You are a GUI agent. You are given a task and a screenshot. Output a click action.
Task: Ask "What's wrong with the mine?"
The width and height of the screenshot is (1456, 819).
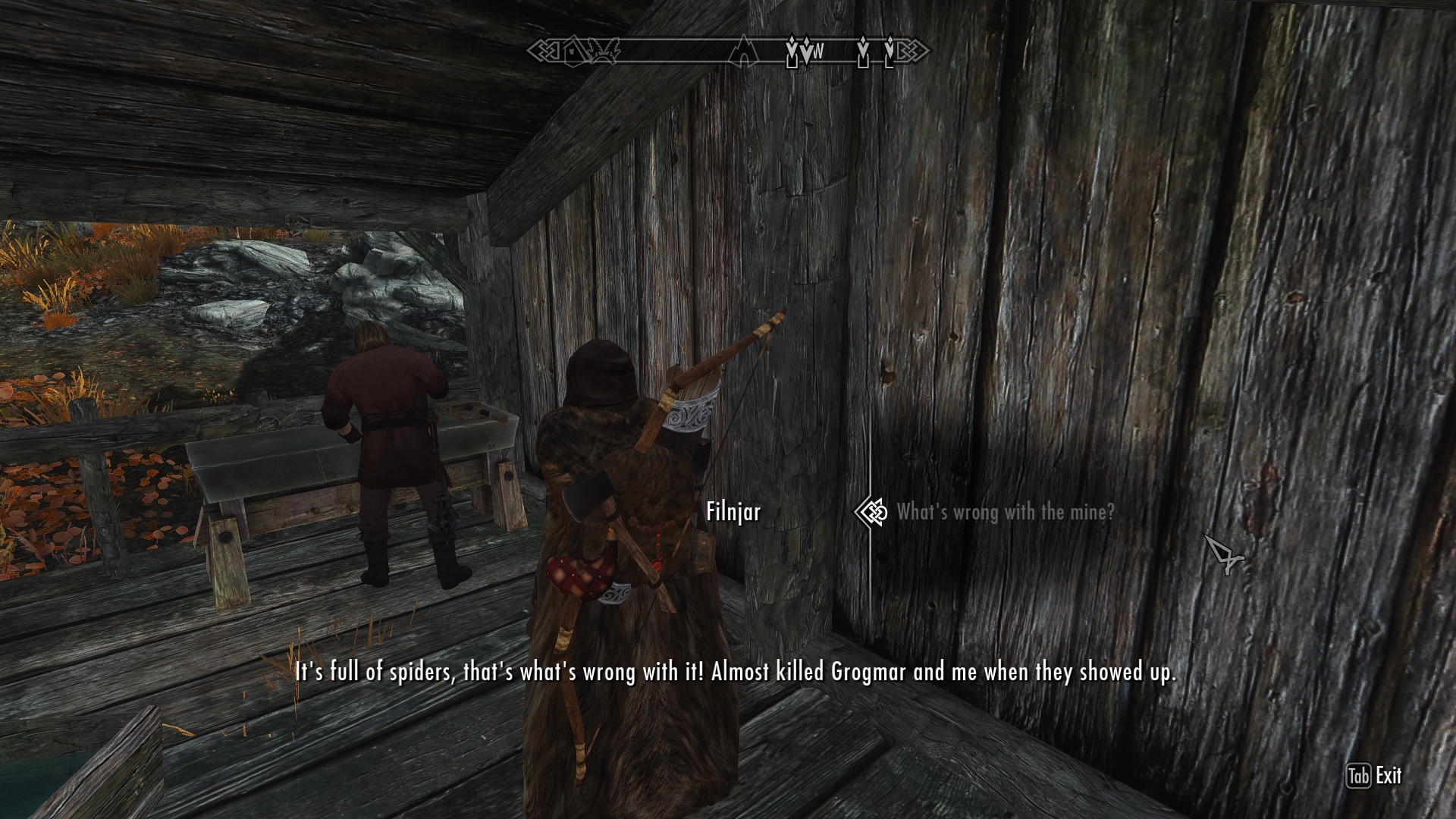pyautogui.click(x=1005, y=513)
